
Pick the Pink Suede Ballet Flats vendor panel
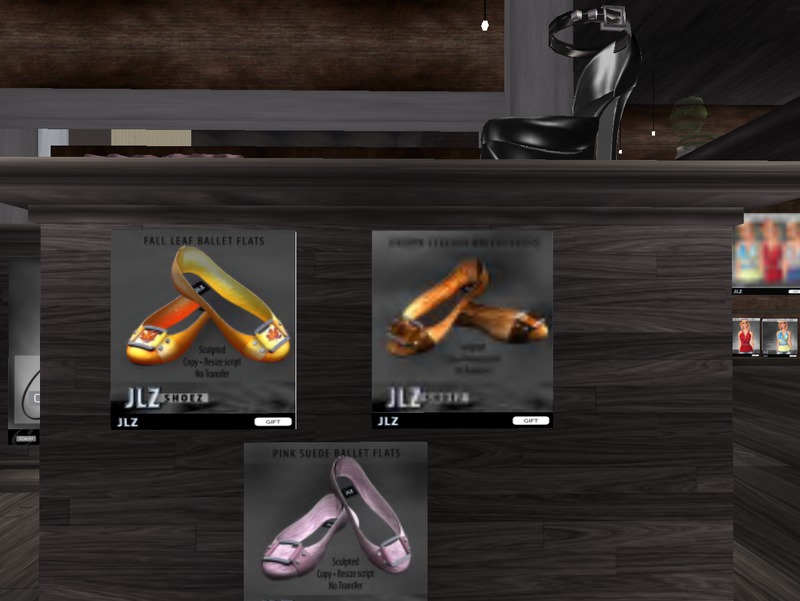(335, 520)
